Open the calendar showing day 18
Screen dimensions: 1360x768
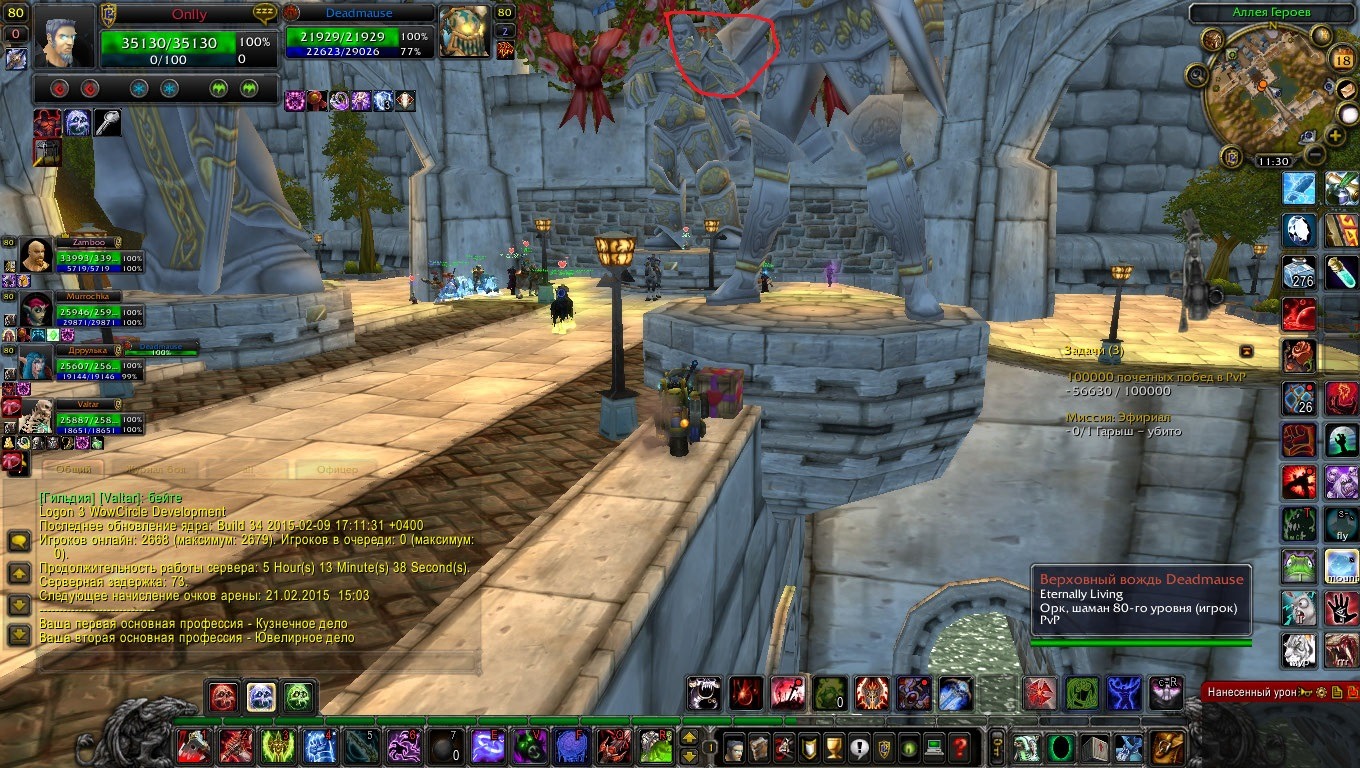(x=1343, y=59)
